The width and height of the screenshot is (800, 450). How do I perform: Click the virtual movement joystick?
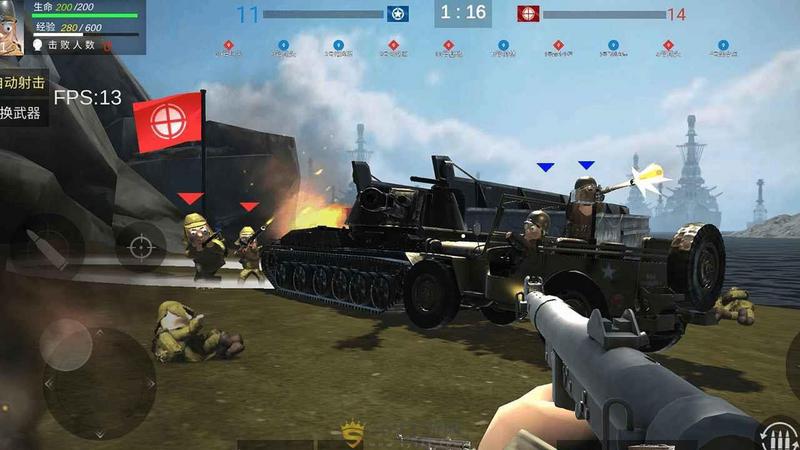(98, 380)
